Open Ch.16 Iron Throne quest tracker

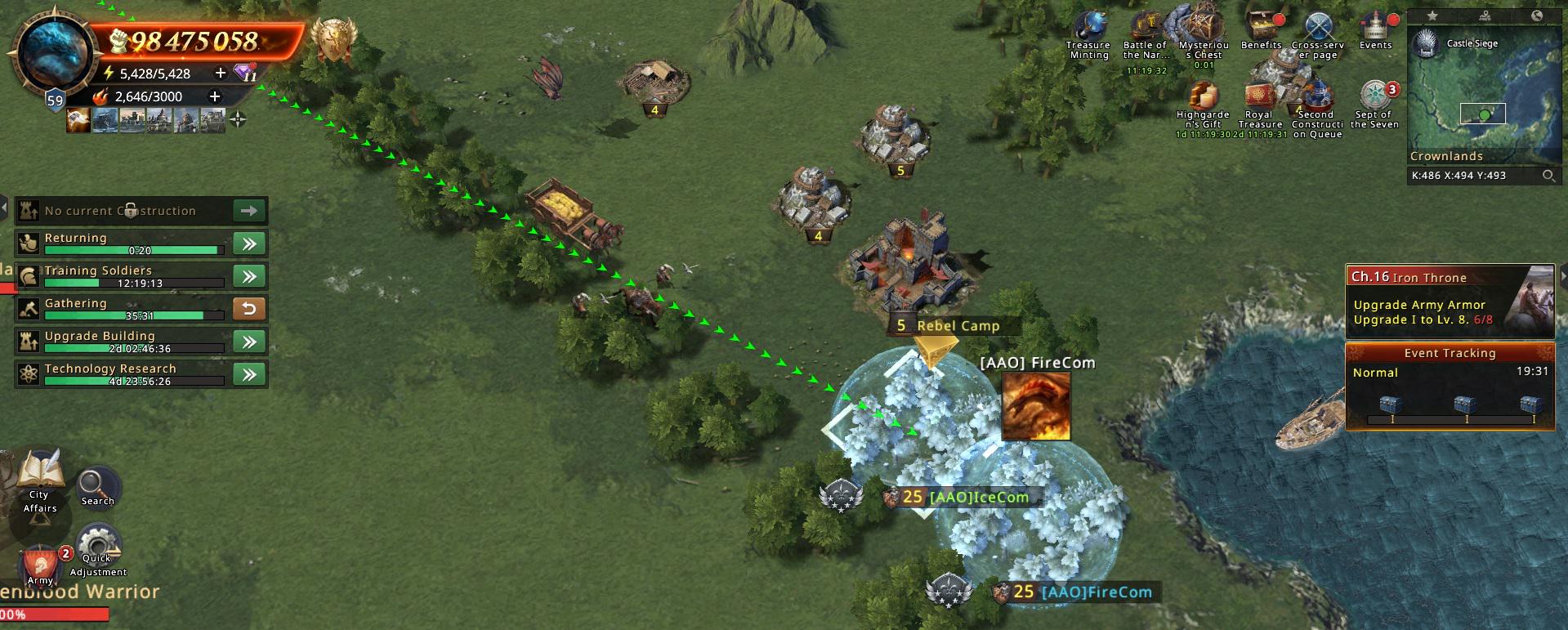click(x=1449, y=301)
